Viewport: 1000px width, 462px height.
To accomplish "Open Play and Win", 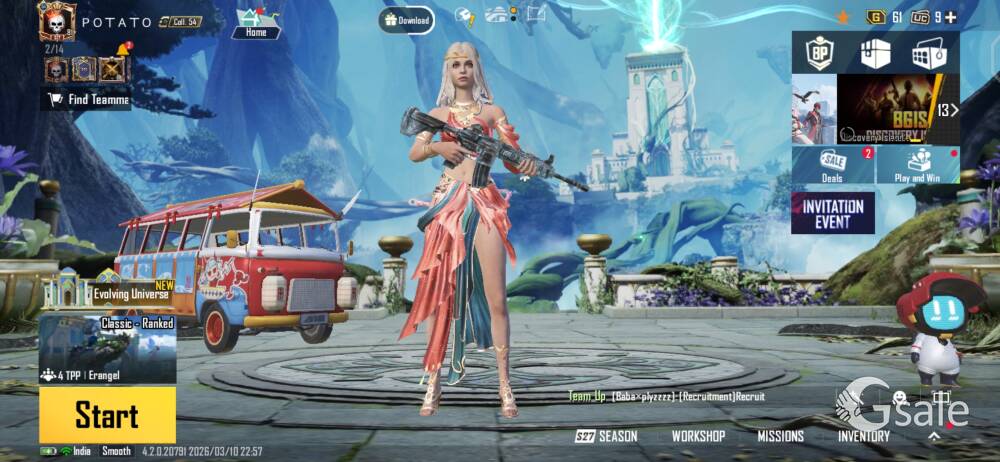I will pos(918,165).
